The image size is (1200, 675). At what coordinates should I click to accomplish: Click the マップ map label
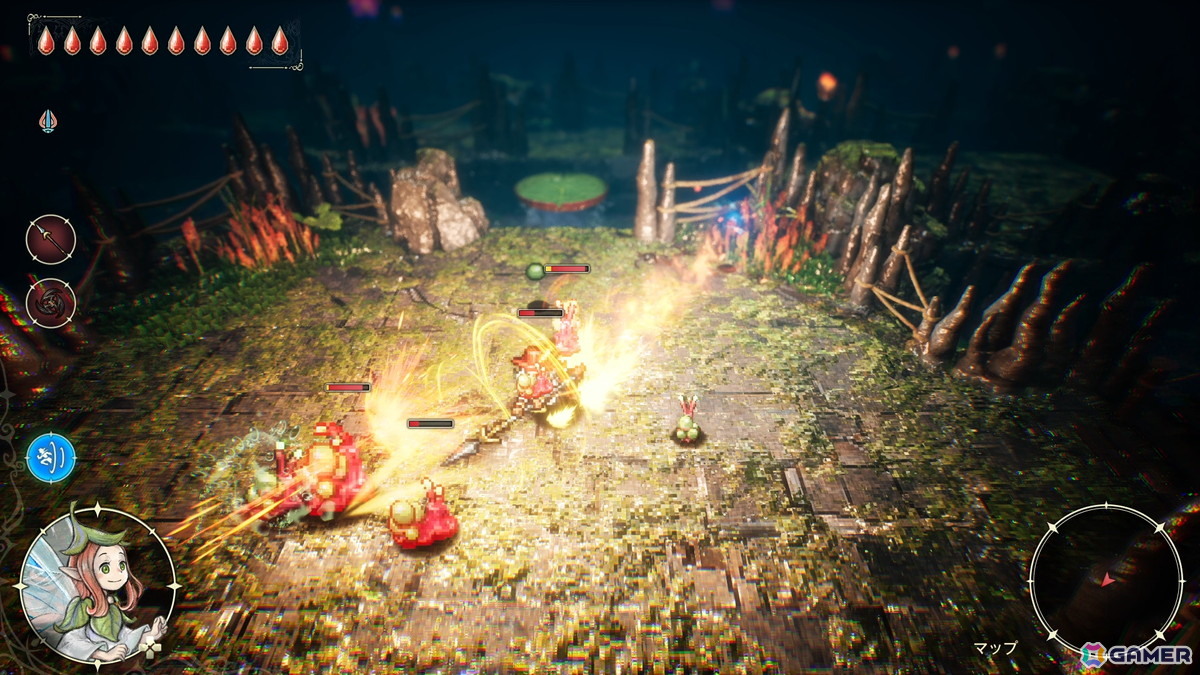coord(995,648)
